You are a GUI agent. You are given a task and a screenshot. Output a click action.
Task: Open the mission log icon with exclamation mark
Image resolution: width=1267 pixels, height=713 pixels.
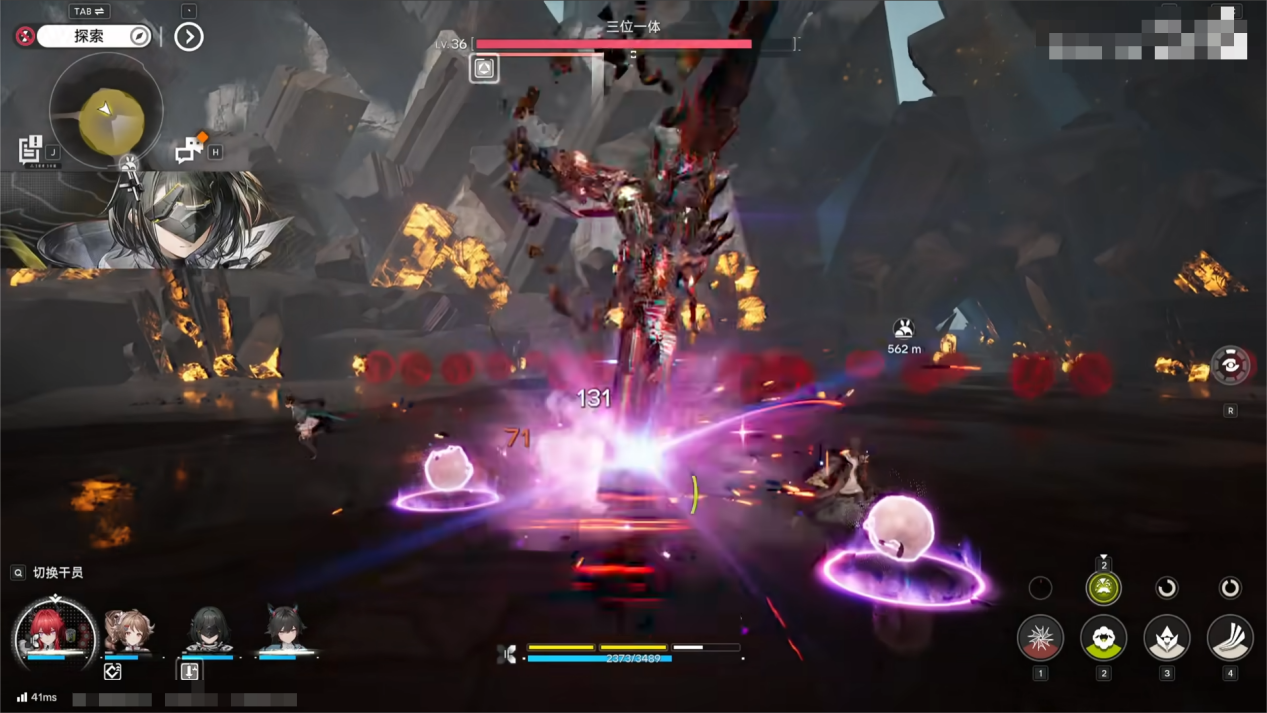pos(30,149)
